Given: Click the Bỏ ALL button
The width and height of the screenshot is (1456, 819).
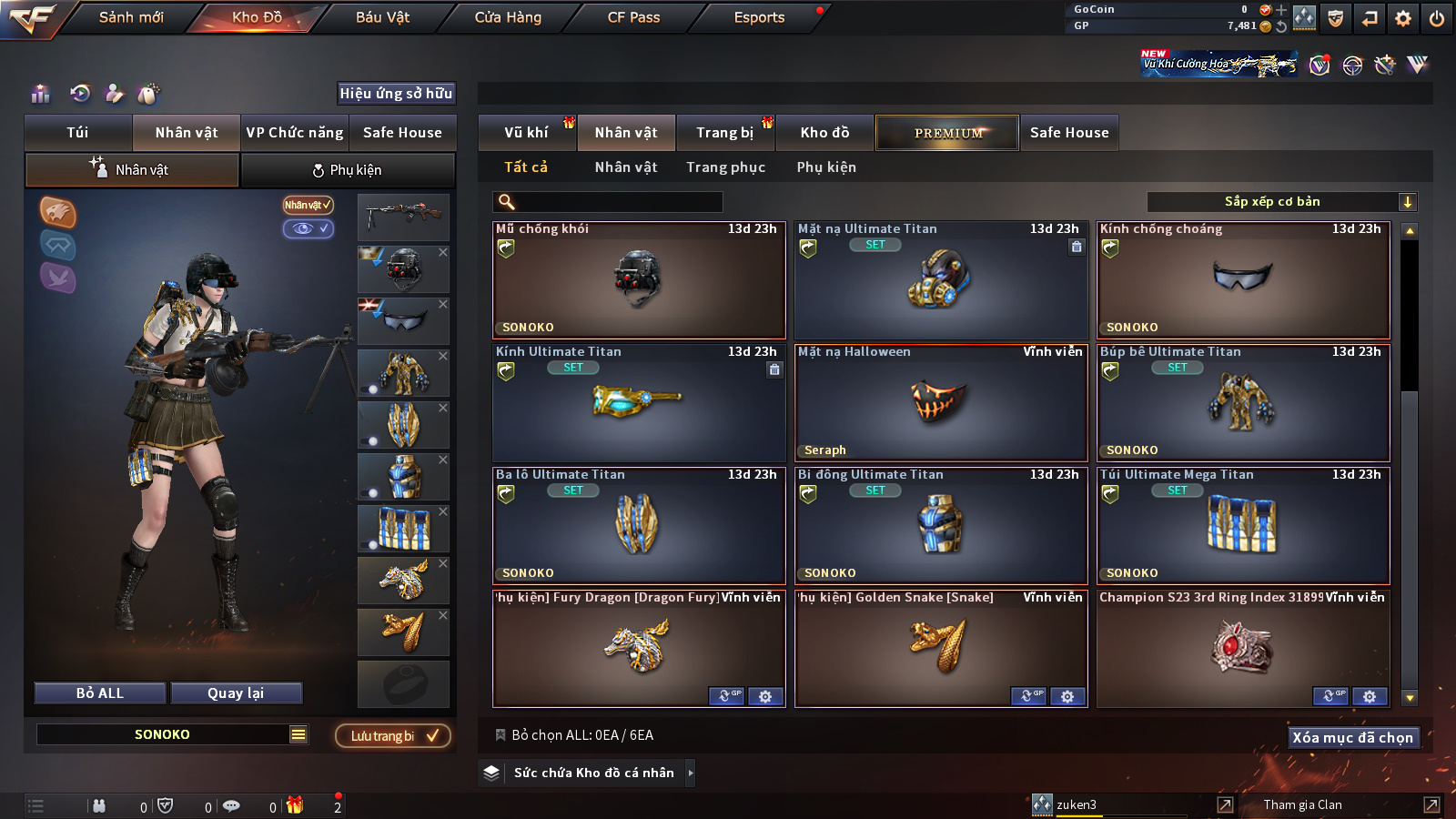Looking at the screenshot, I should pos(100,693).
